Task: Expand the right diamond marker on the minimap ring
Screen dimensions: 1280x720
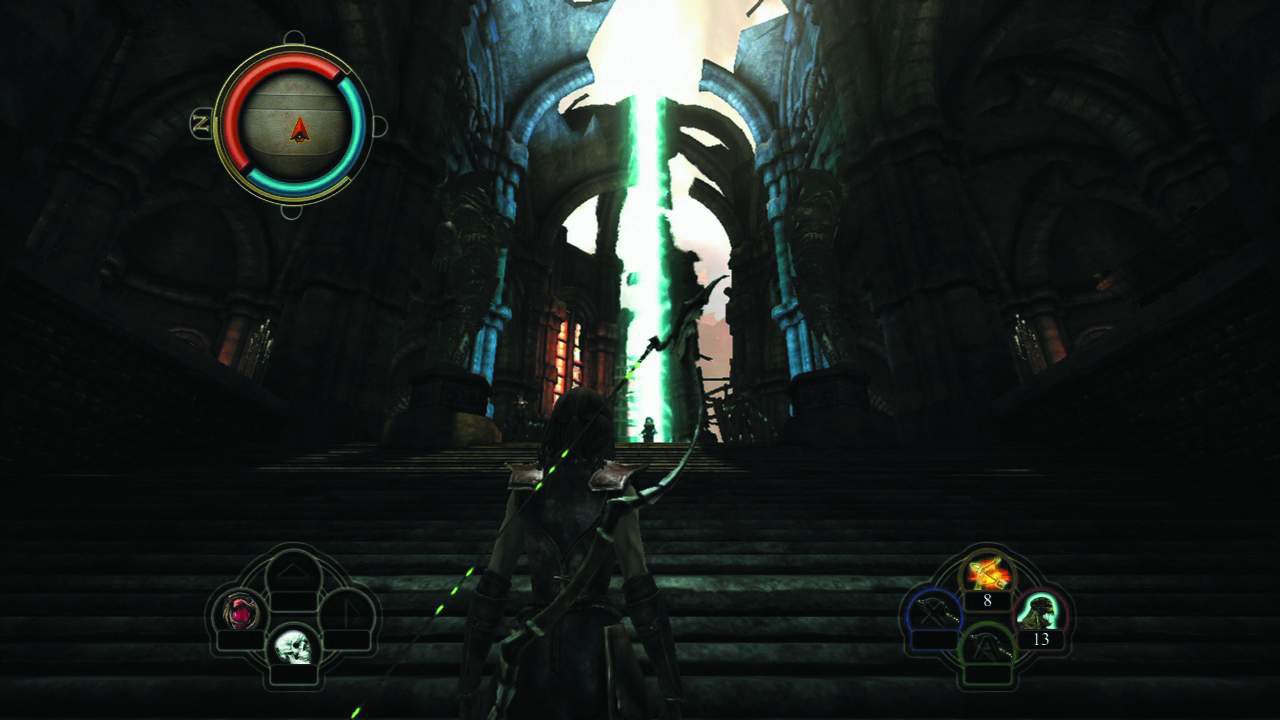Action: pyautogui.click(x=377, y=125)
